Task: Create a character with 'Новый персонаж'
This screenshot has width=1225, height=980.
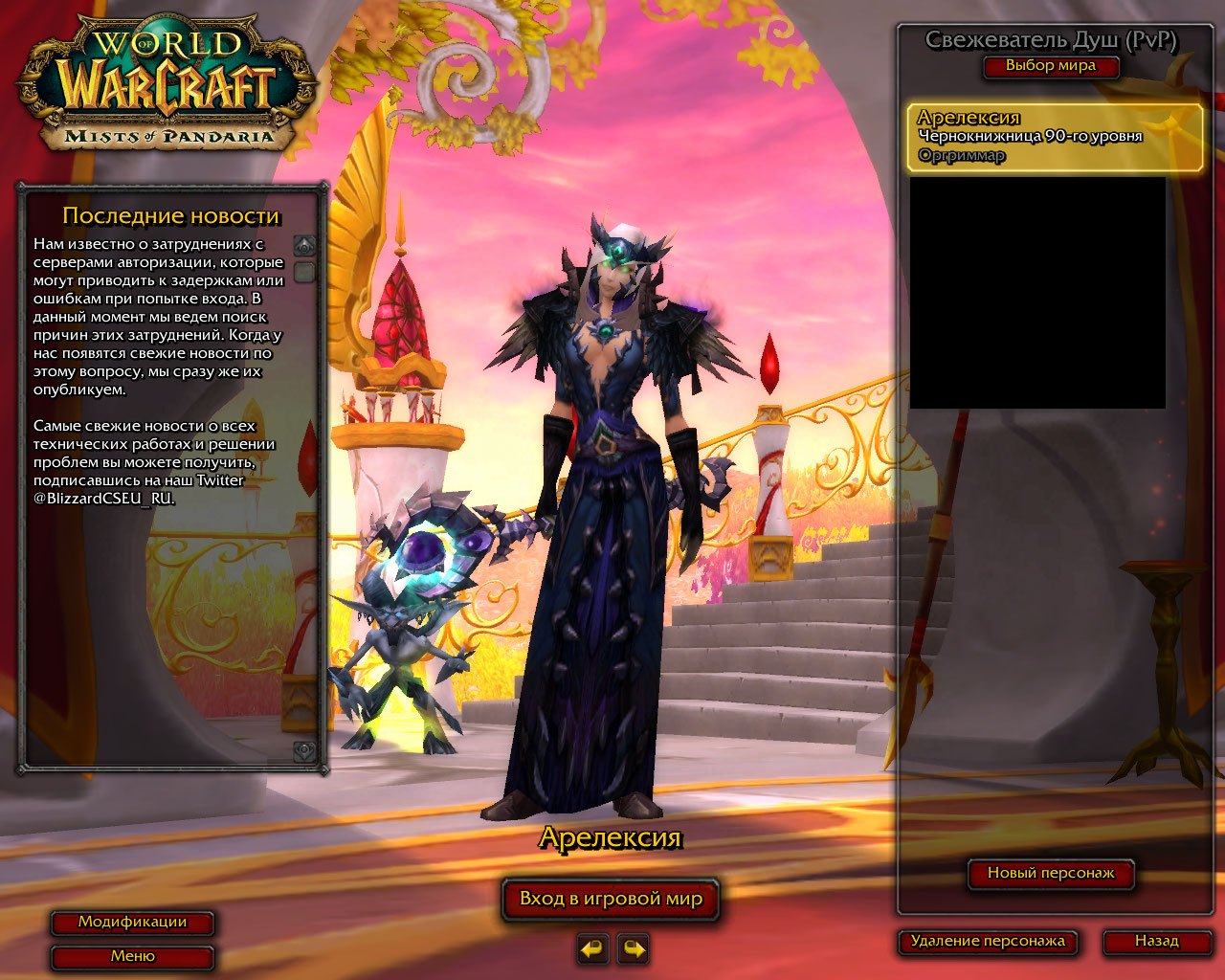Action: pyautogui.click(x=1051, y=873)
